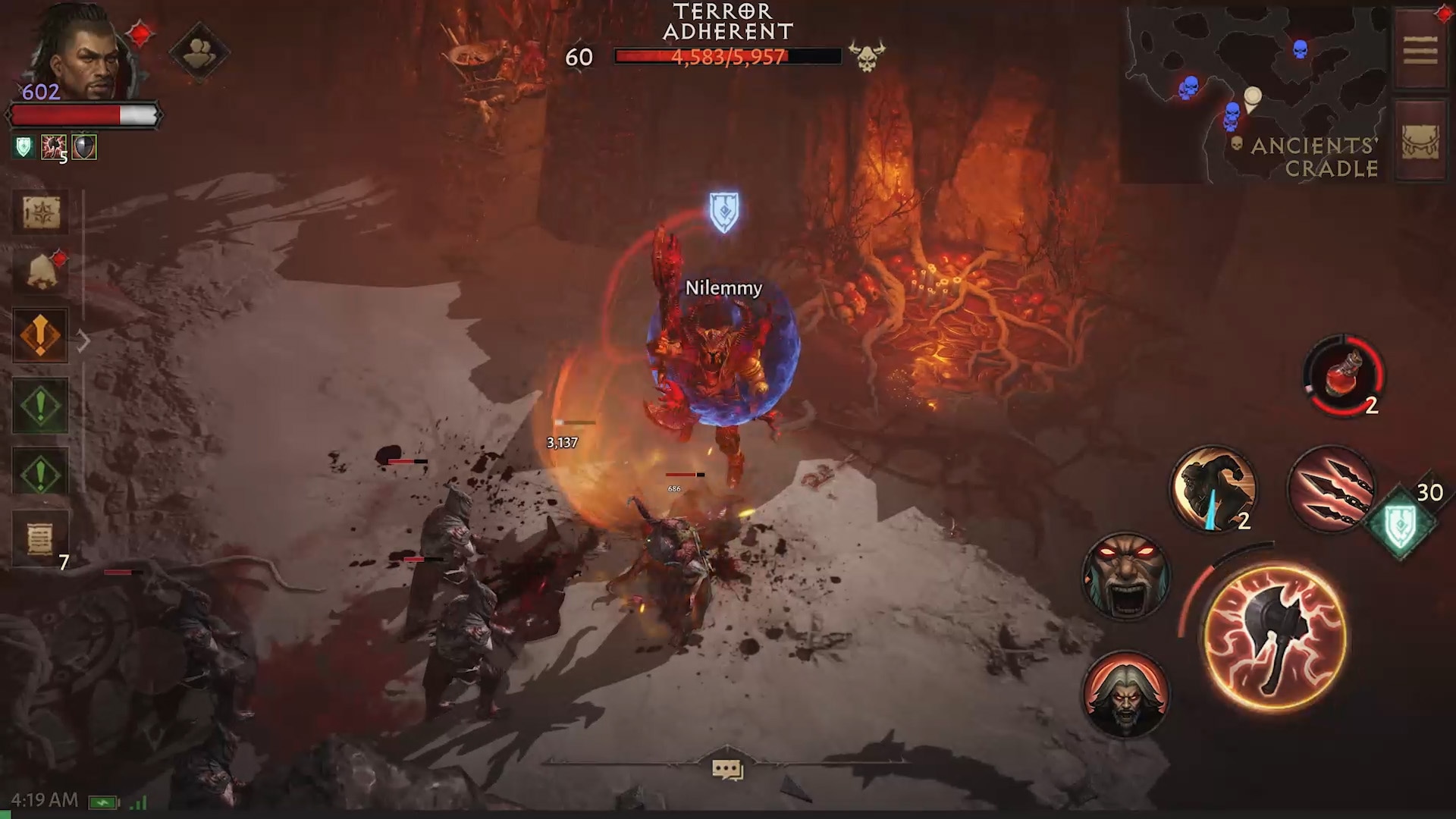1456x819 pixels.
Task: Open the map scroll icon on left
Action: click(41, 212)
